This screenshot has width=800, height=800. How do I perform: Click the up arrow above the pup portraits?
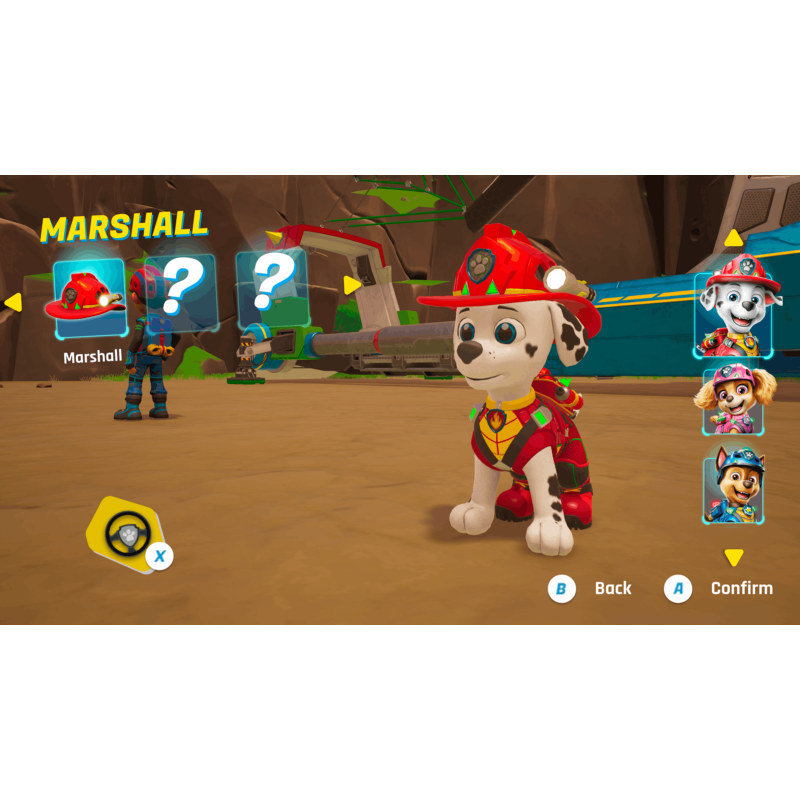pos(734,238)
